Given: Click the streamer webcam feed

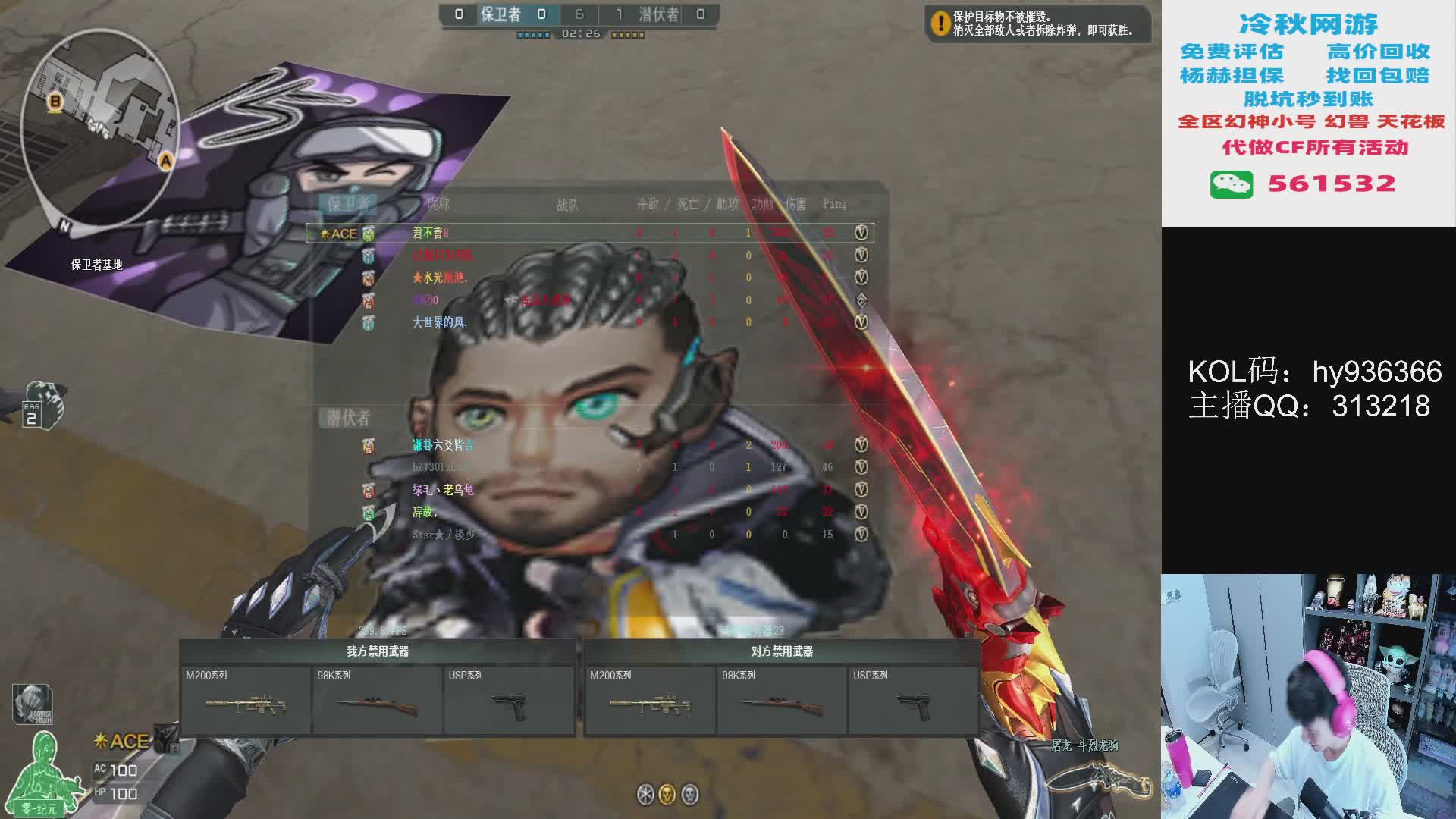Looking at the screenshot, I should click(x=1308, y=696).
